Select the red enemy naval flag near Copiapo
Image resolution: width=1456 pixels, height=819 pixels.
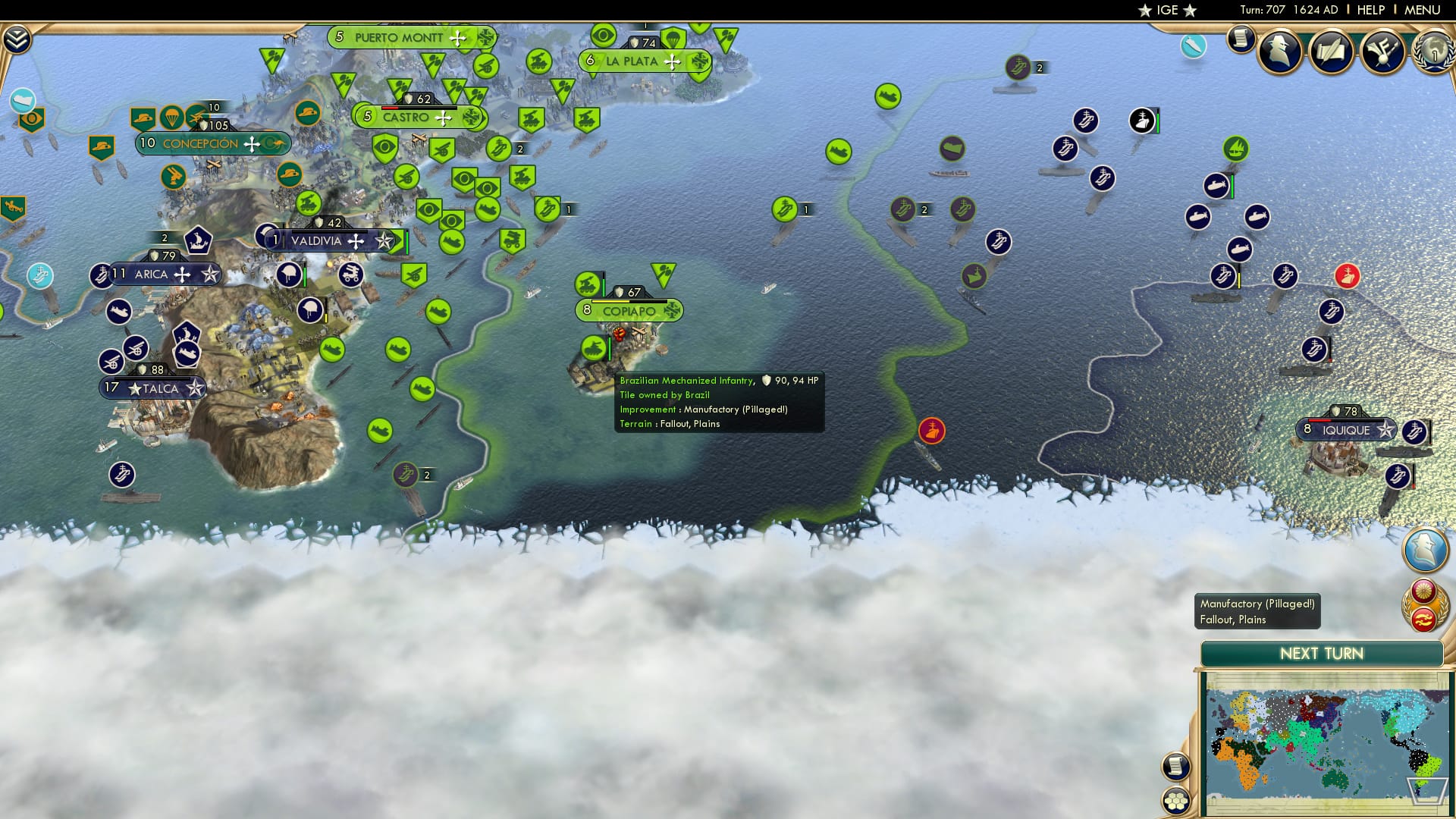pos(931,431)
